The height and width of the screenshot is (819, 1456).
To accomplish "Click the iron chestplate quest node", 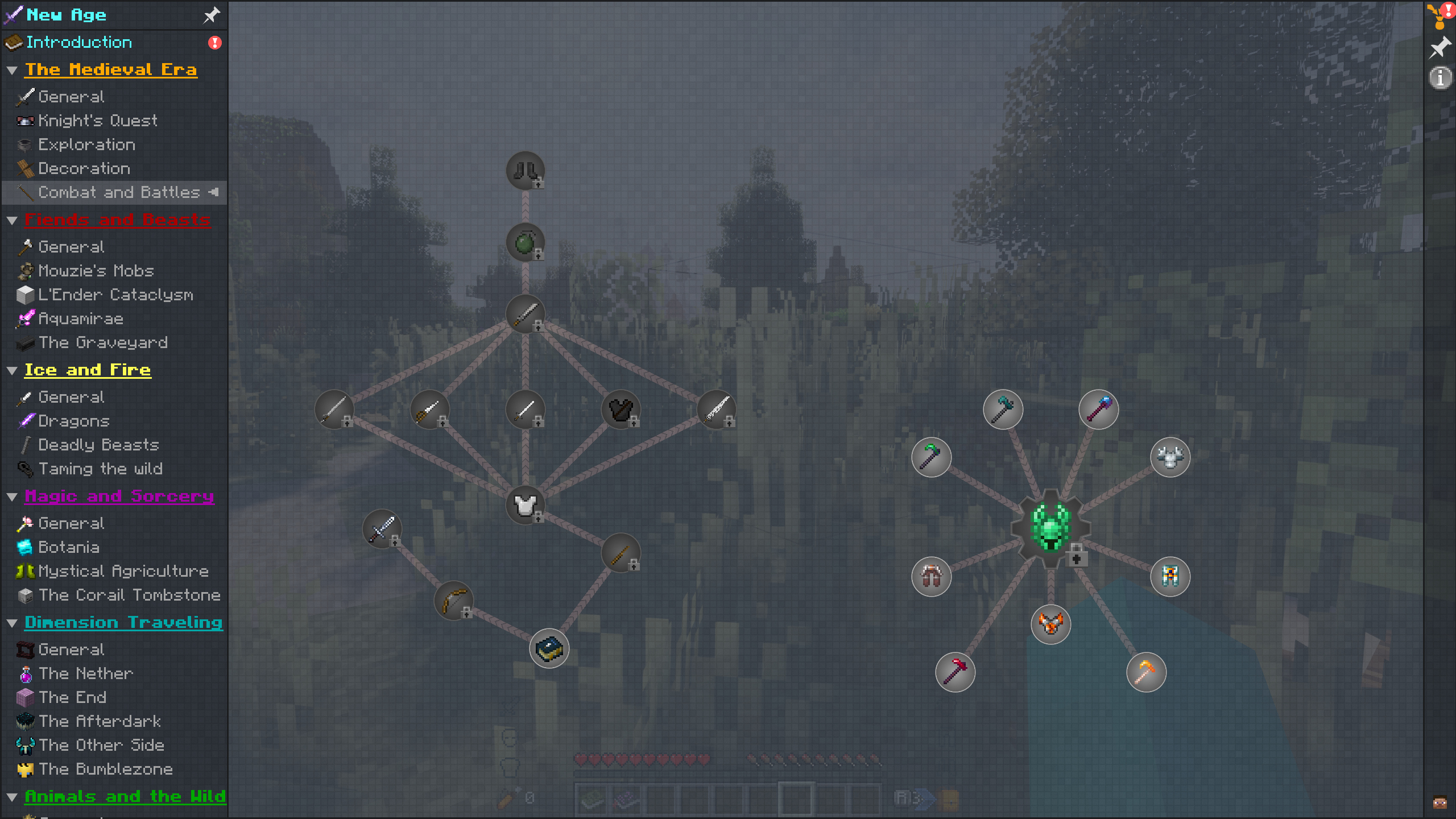I will coord(525,504).
